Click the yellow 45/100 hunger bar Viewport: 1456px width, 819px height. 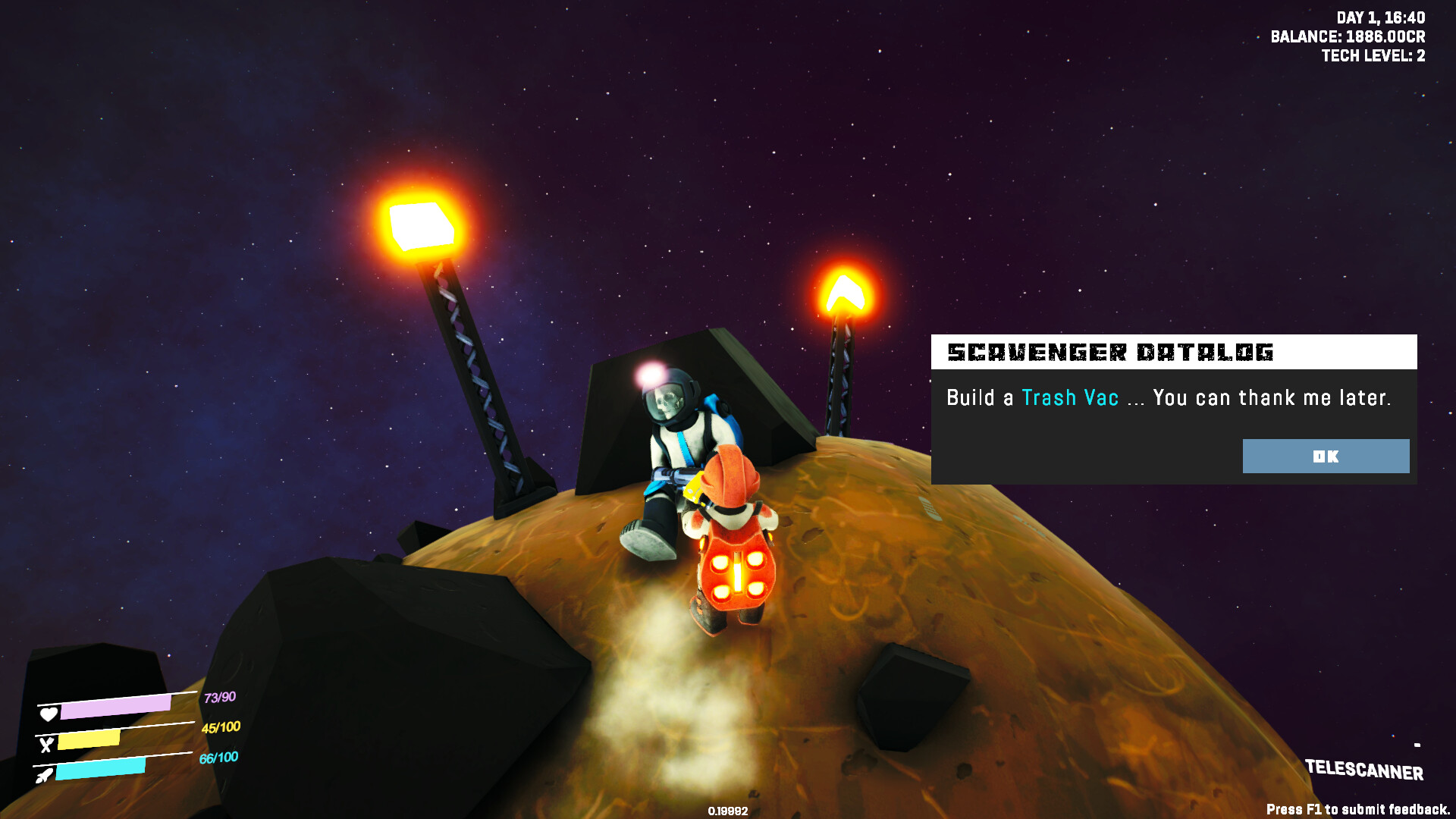tap(91, 739)
